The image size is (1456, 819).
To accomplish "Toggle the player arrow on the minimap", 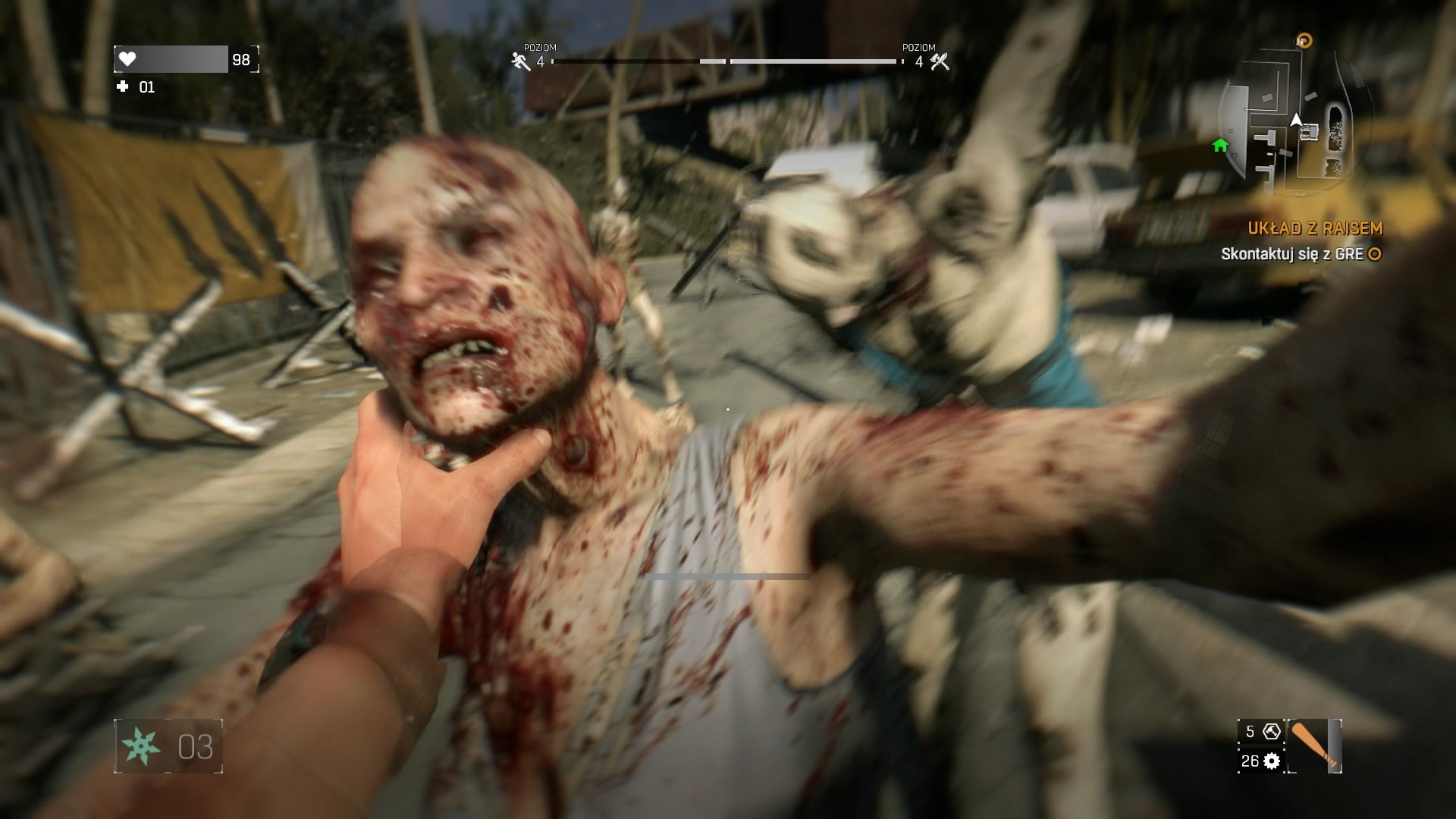I will point(1297,118).
